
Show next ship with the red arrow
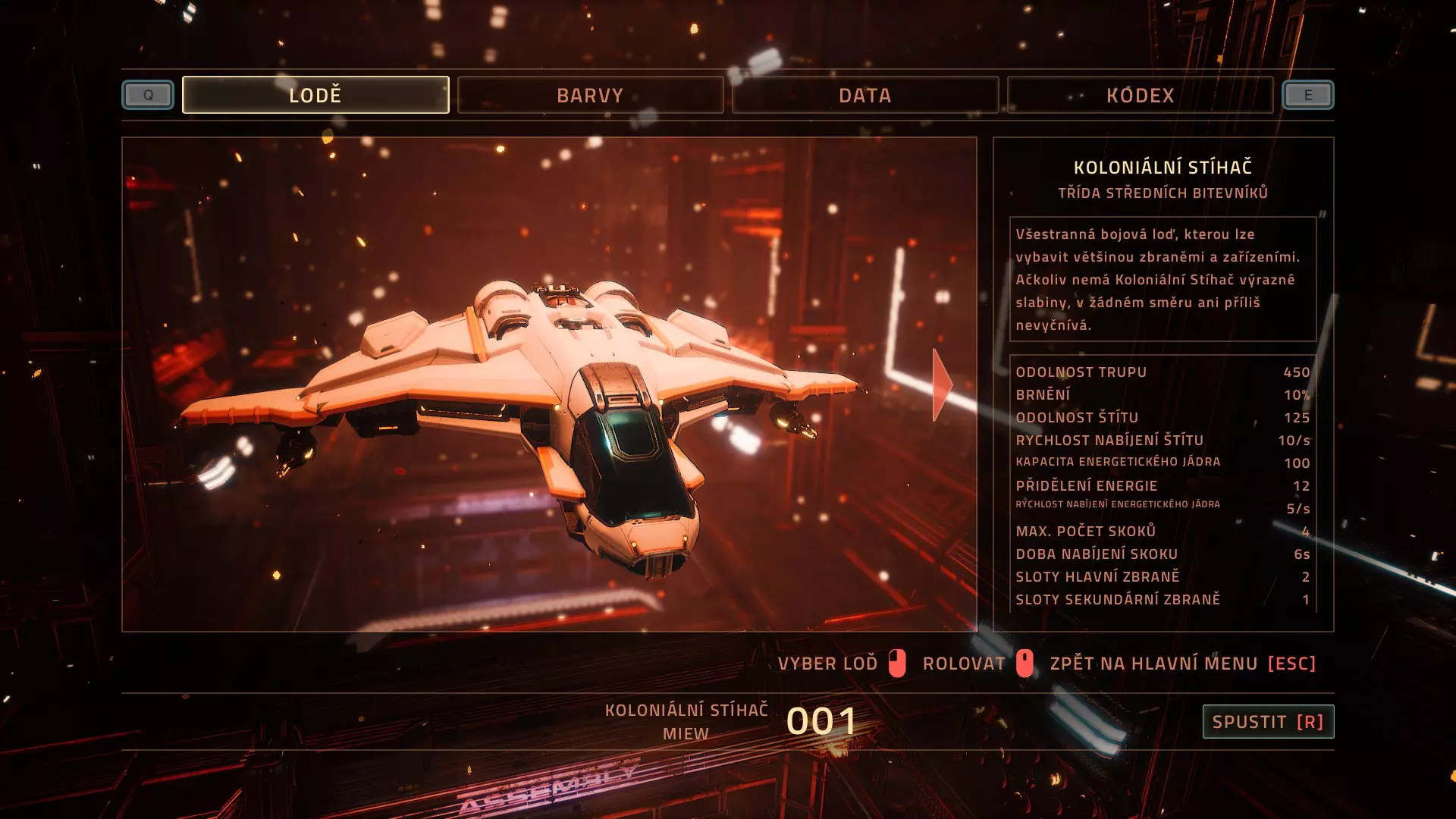[x=941, y=384]
